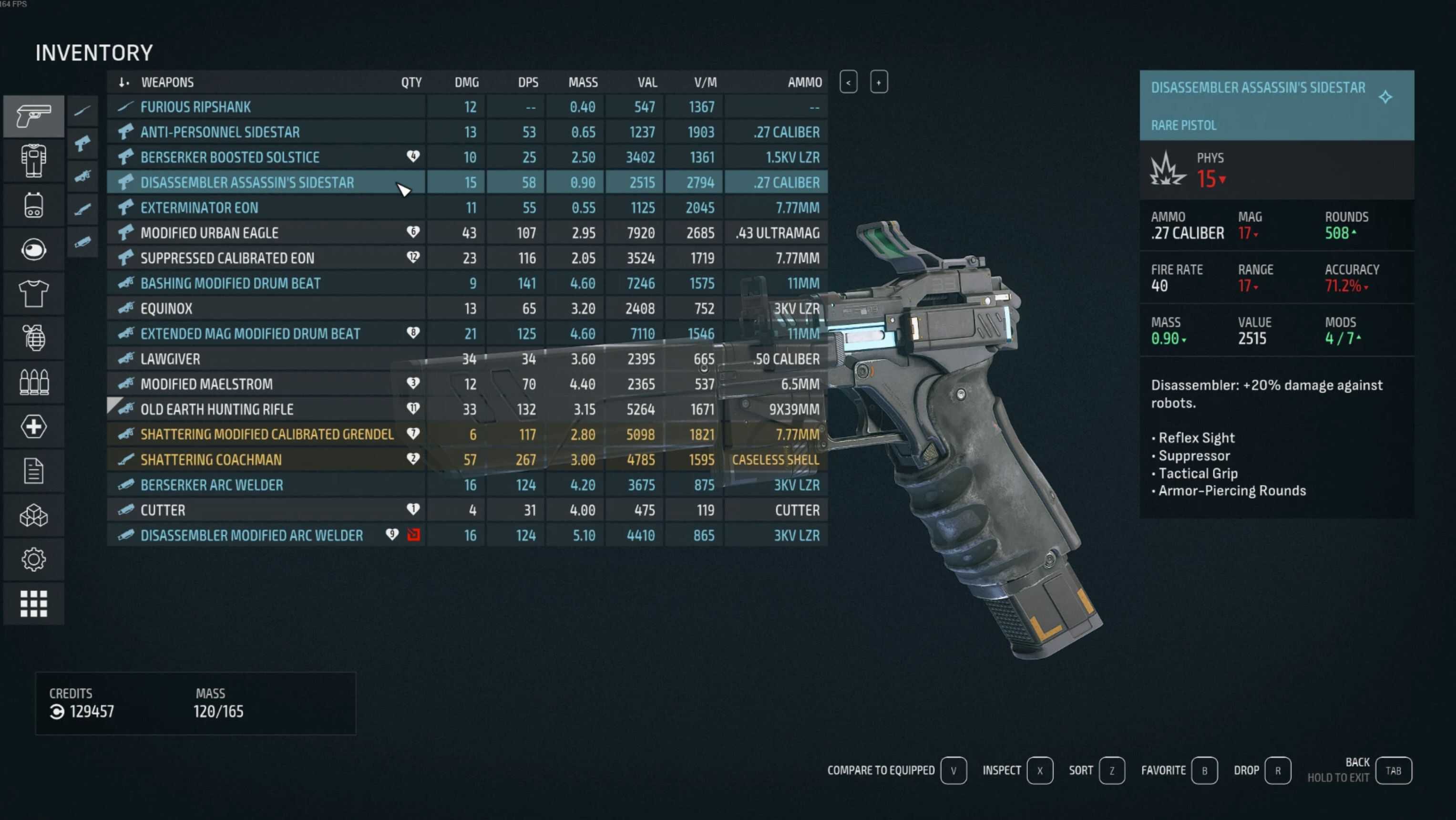Choose the Anti-Personnel Sidestar row
The width and height of the screenshot is (1456, 820).
[x=220, y=132]
